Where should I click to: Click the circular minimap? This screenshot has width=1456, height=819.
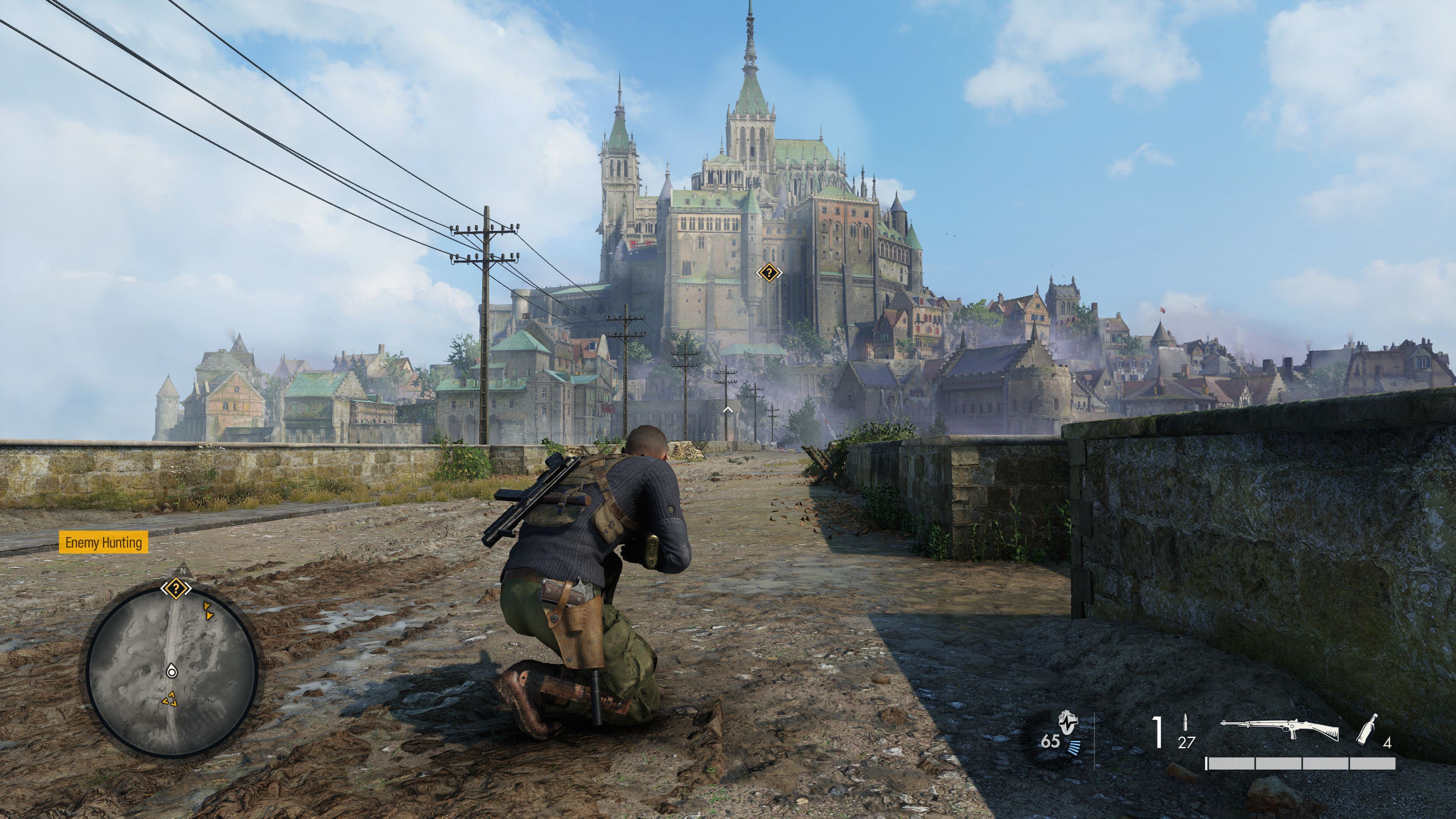(x=172, y=672)
